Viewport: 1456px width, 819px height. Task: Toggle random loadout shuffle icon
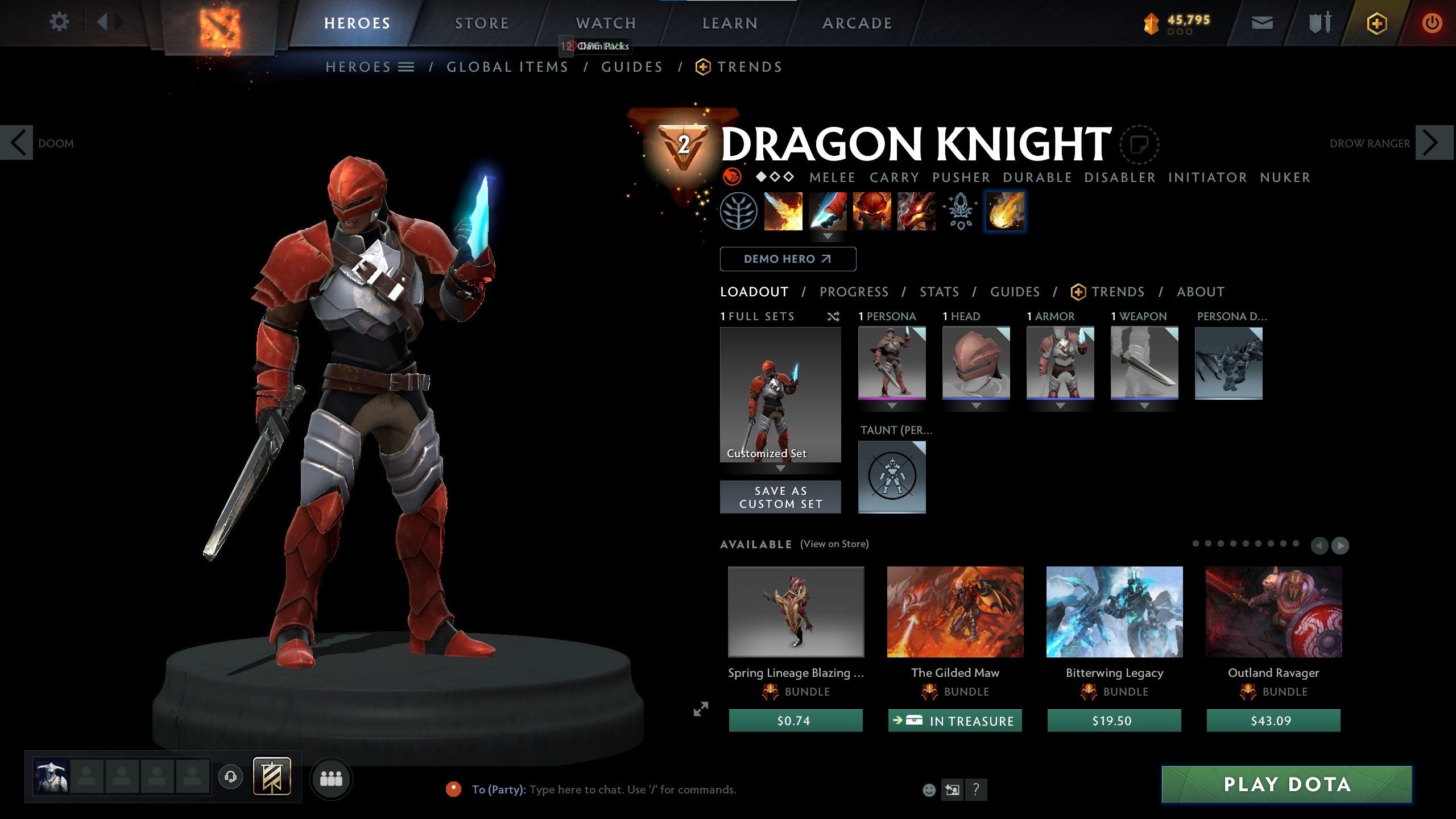click(834, 317)
